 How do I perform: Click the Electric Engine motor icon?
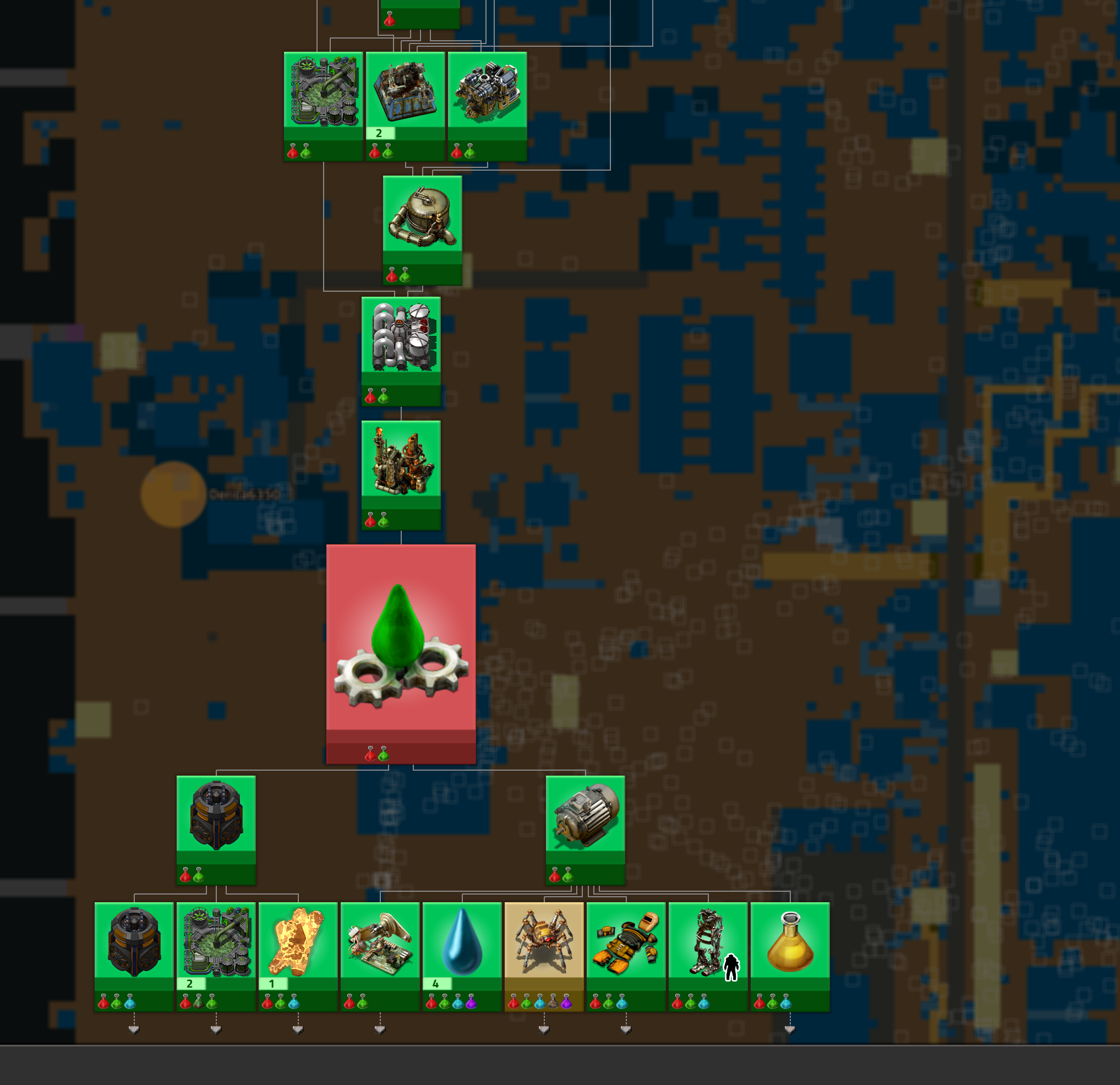[x=584, y=817]
